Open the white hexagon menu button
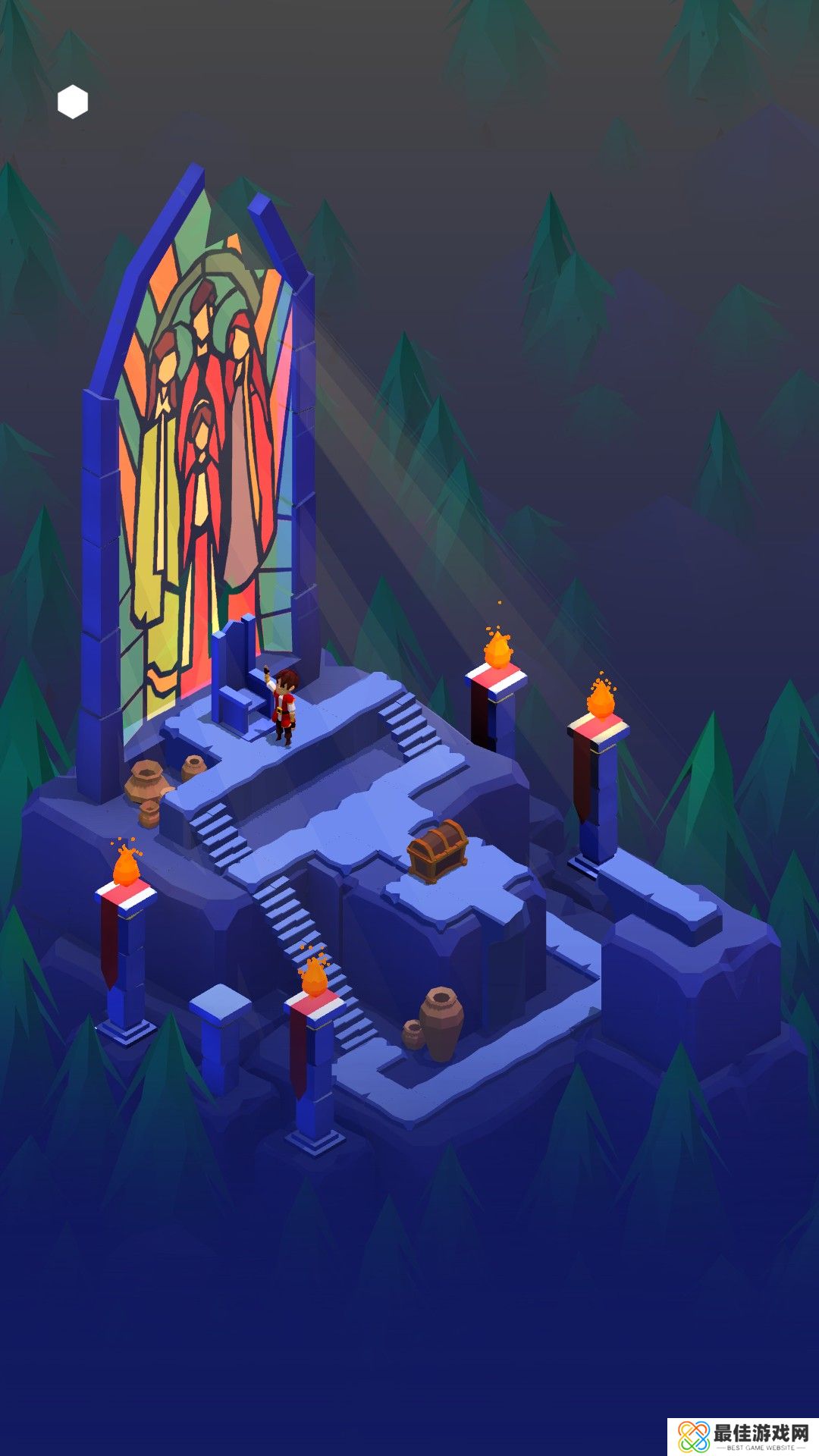Image resolution: width=819 pixels, height=1456 pixels. click(x=73, y=102)
